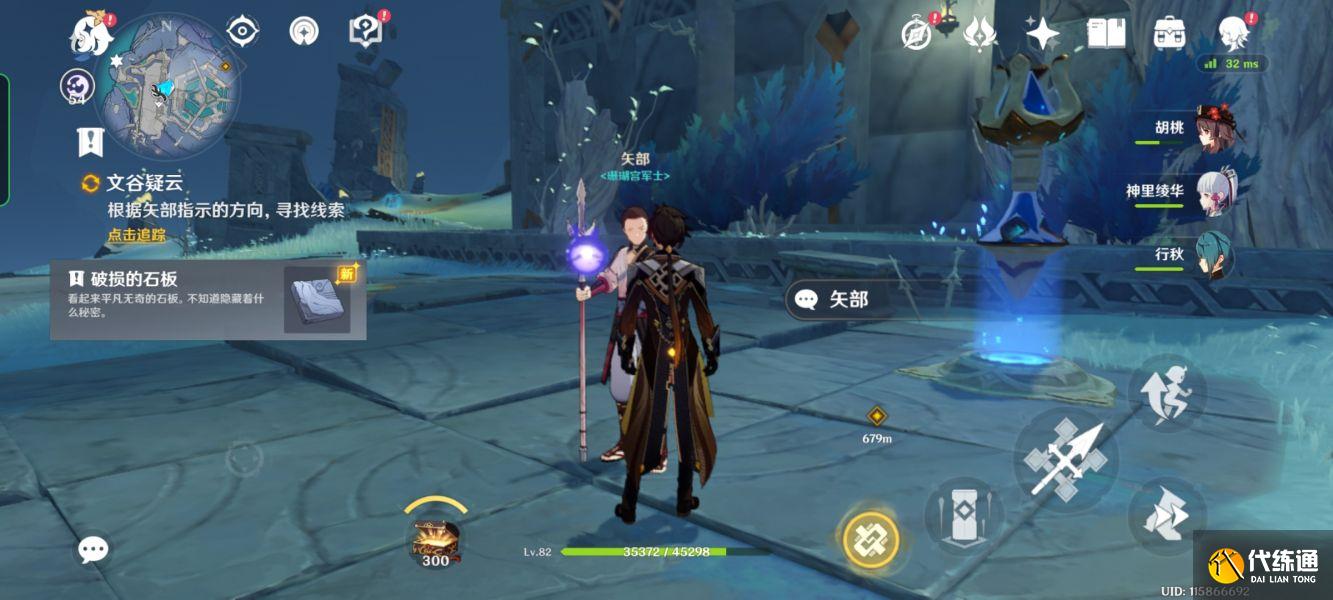Viewport: 1333px width, 600px height.
Task: Open the events compass icon
Action: click(x=917, y=34)
